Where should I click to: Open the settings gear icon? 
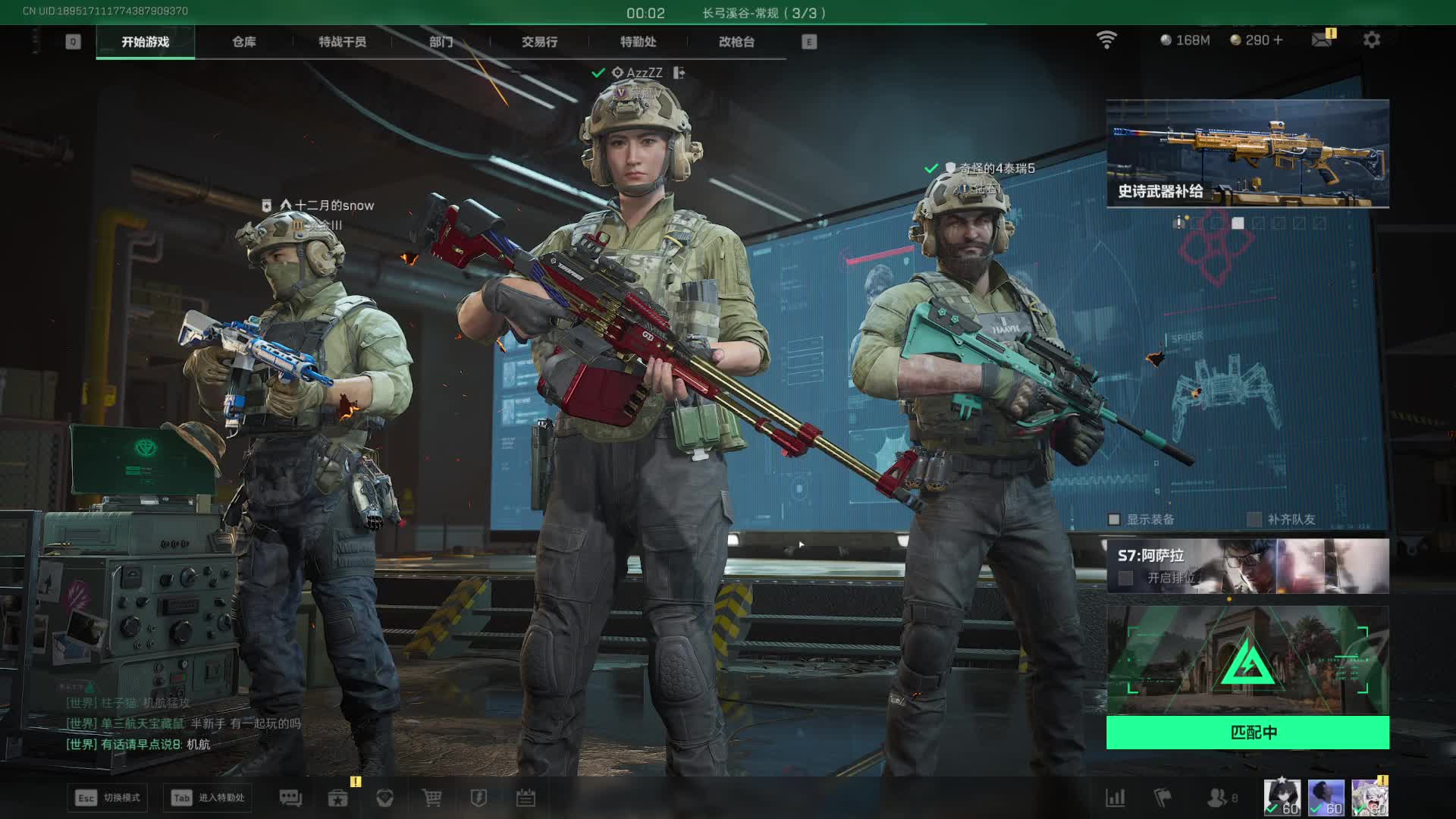point(1371,39)
